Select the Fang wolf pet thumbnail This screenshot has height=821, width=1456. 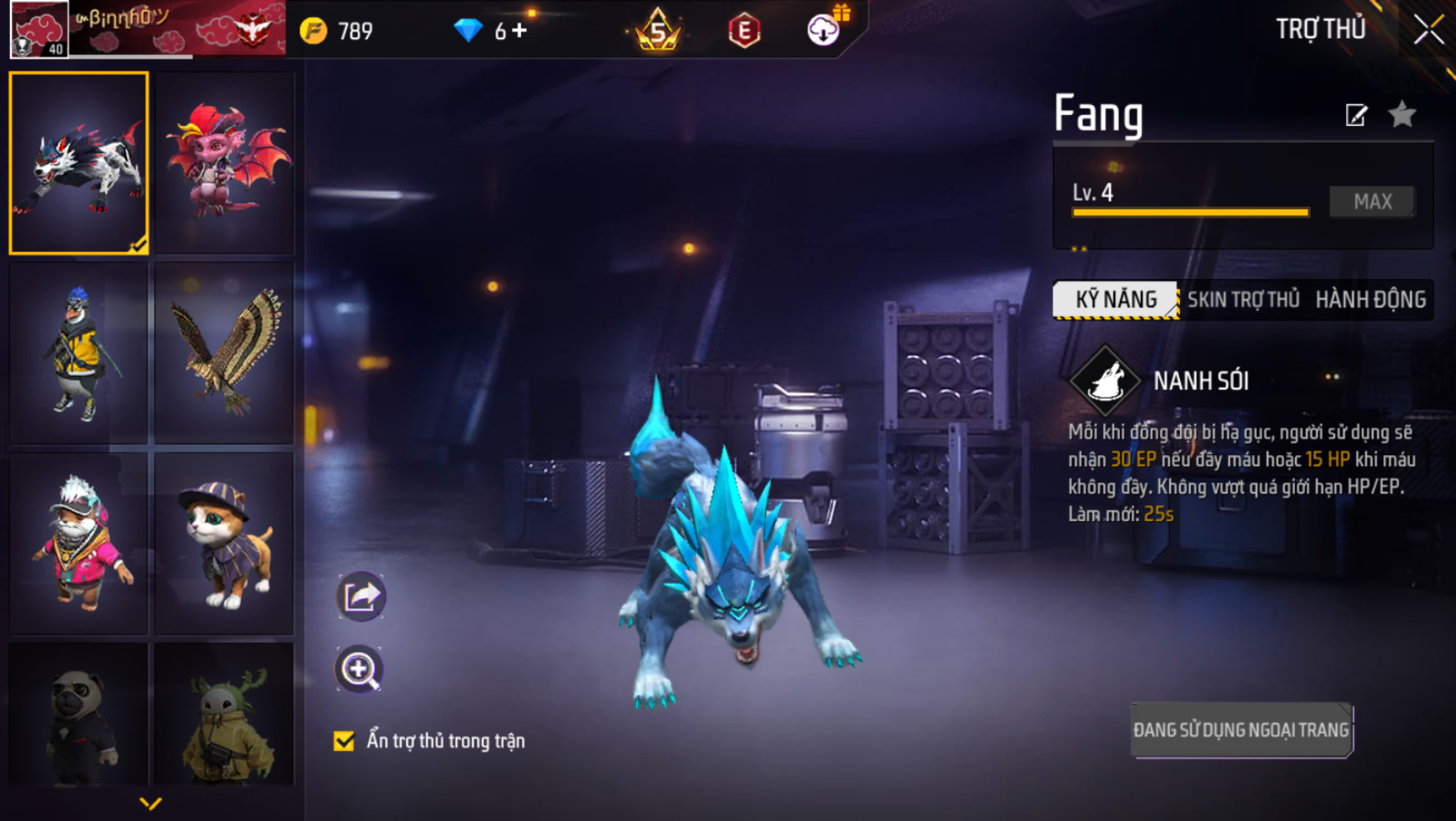79,163
